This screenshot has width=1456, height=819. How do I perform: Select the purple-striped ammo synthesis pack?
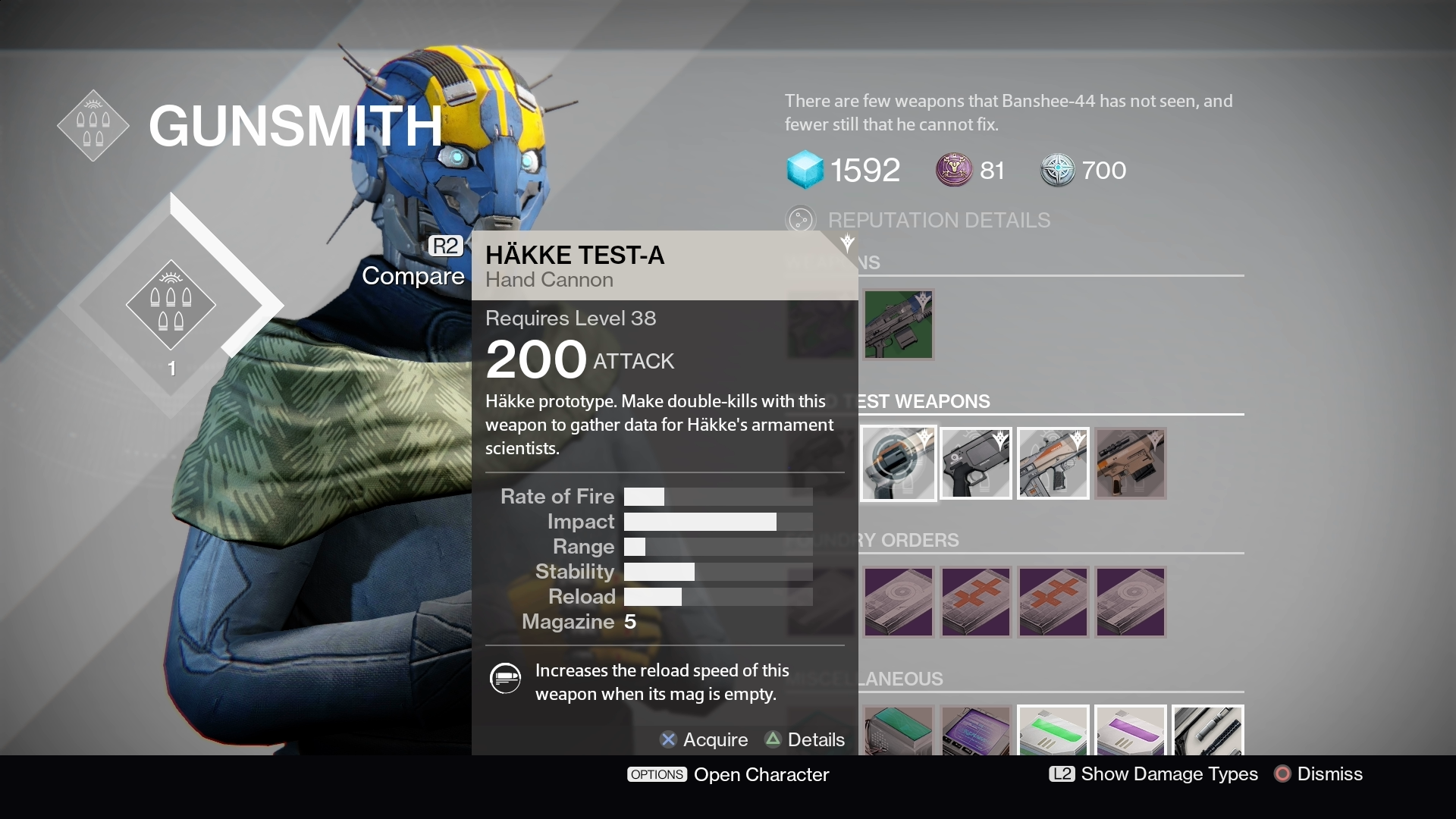pos(1130,731)
